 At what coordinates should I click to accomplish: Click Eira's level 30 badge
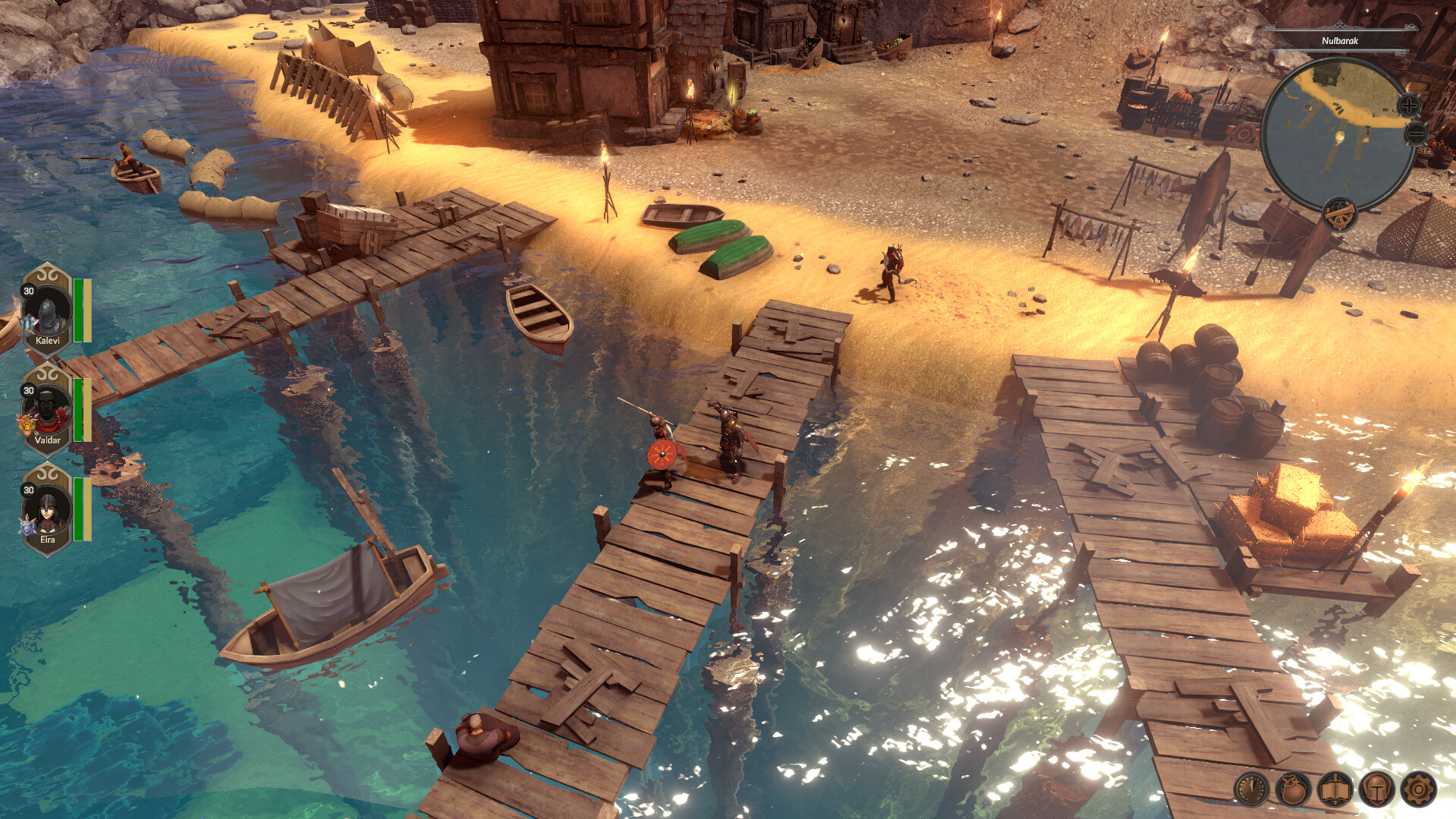coord(28,490)
